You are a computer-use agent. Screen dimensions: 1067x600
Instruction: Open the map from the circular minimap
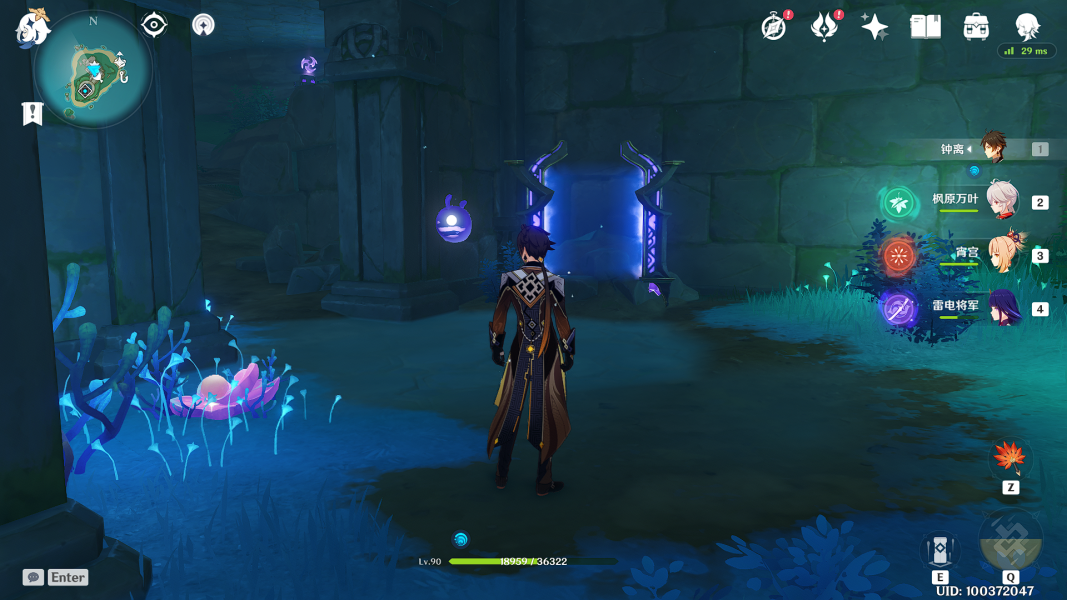(93, 70)
